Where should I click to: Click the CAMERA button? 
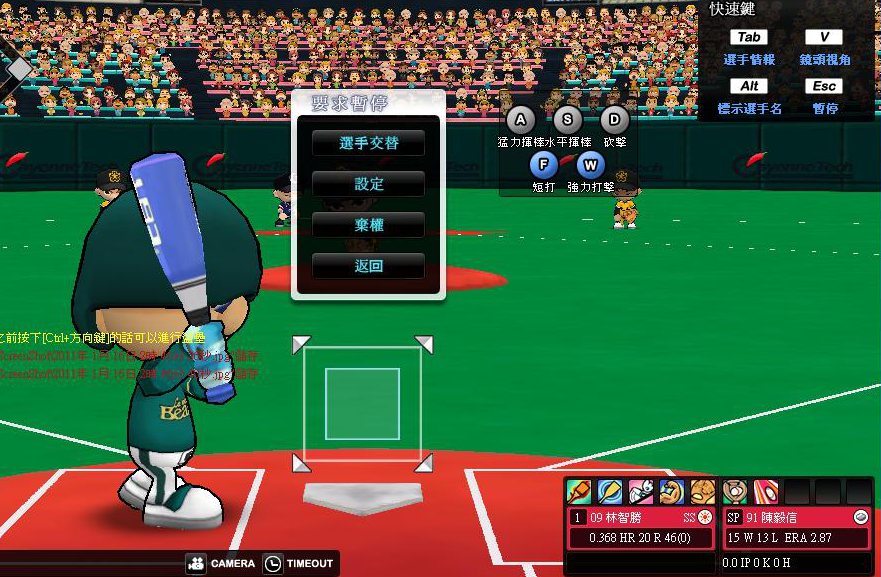click(221, 563)
